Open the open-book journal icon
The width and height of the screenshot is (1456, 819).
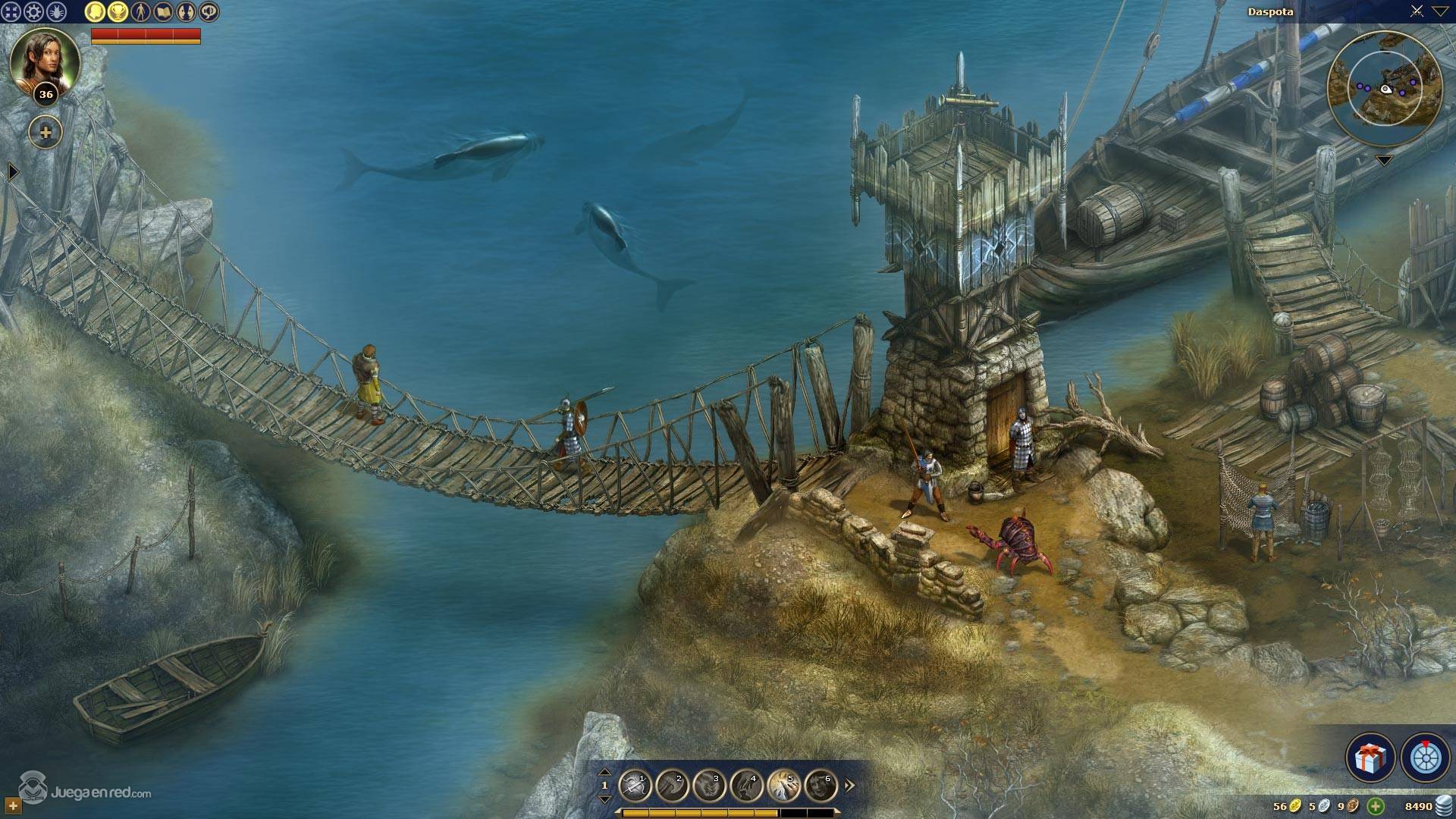coord(163,11)
